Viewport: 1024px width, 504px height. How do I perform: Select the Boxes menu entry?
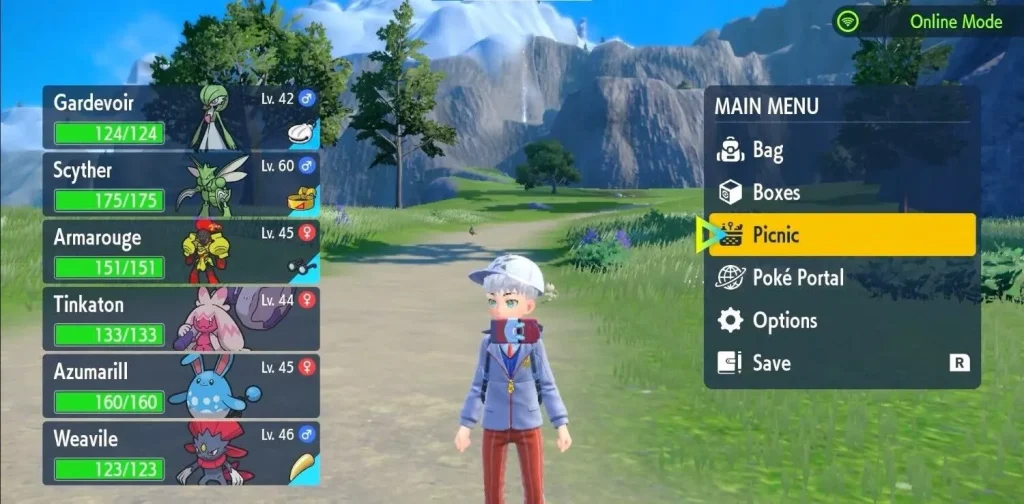(x=775, y=192)
